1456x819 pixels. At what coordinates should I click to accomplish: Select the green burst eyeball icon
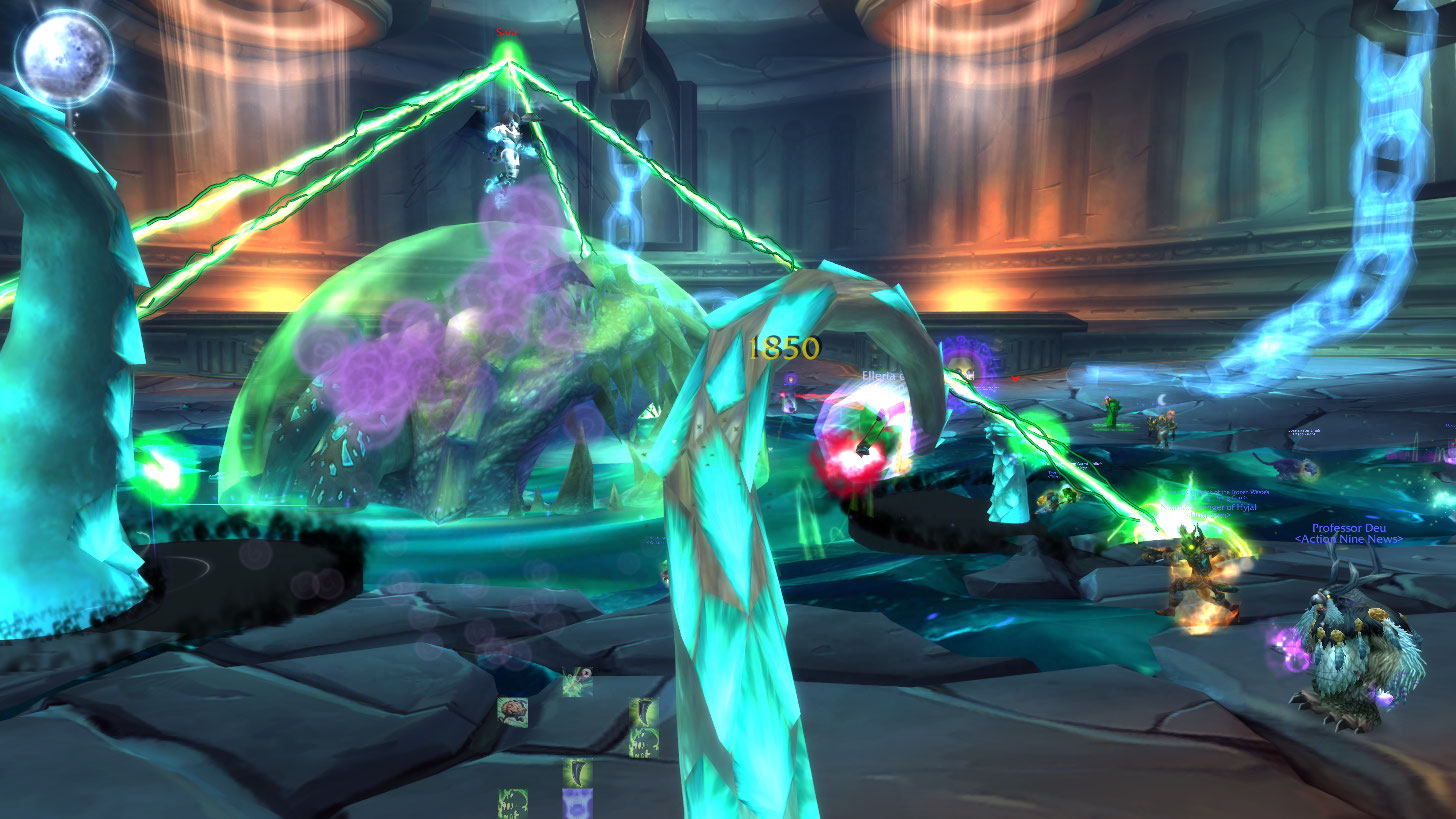click(576, 682)
